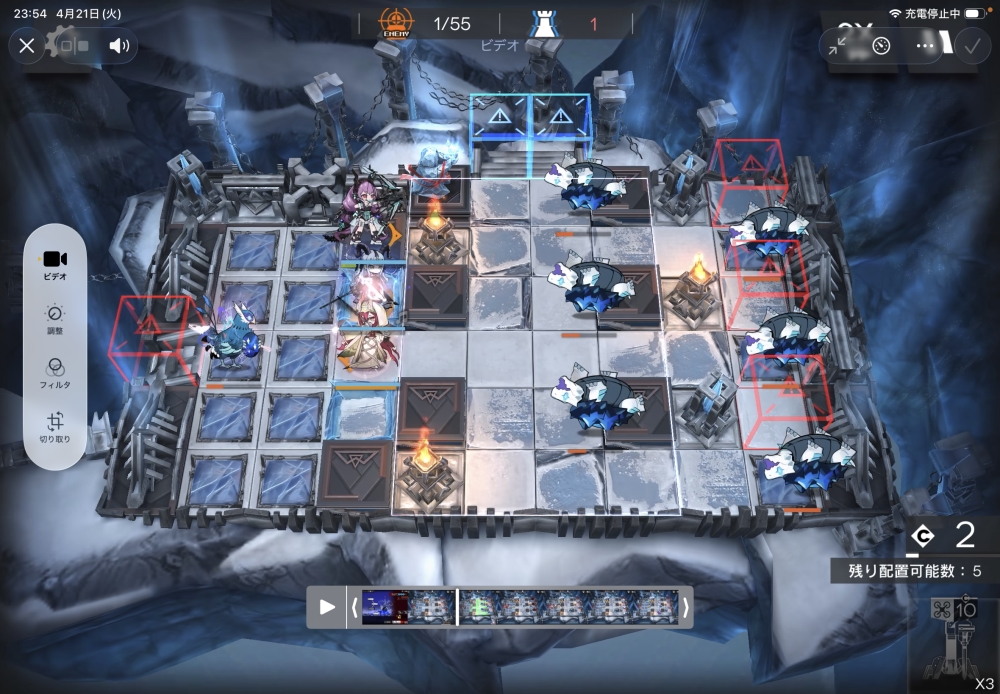The height and width of the screenshot is (694, 1000).
Task: Click the video timeline filmstrip
Action: (x=520, y=607)
